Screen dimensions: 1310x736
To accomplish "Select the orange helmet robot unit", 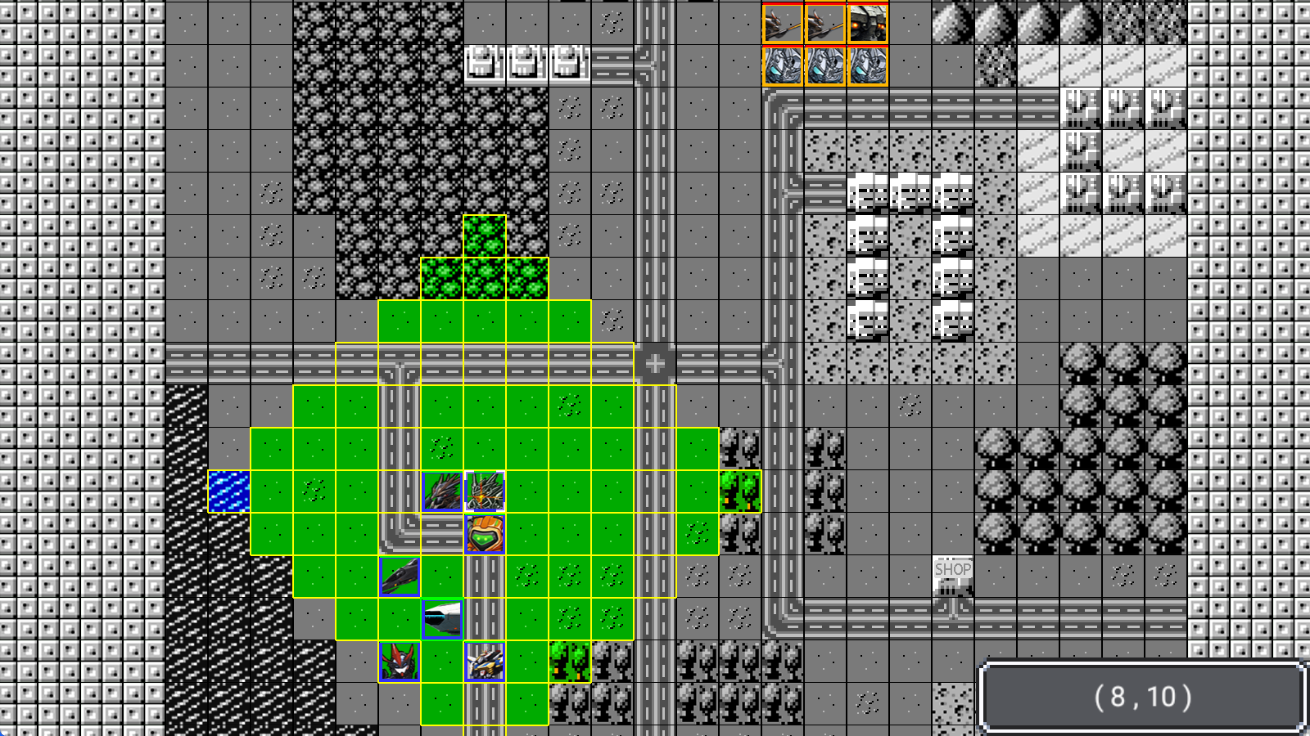I will 485,534.
